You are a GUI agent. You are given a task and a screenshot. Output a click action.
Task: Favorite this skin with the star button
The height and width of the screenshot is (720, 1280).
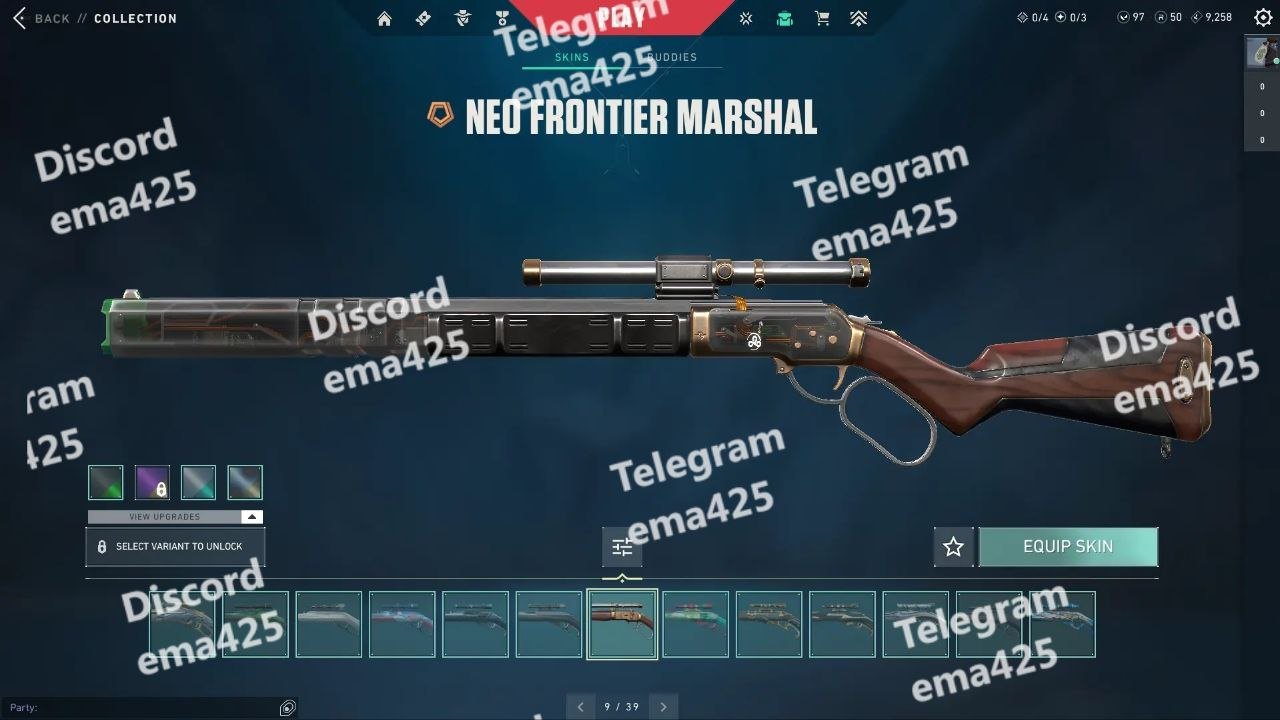click(953, 547)
